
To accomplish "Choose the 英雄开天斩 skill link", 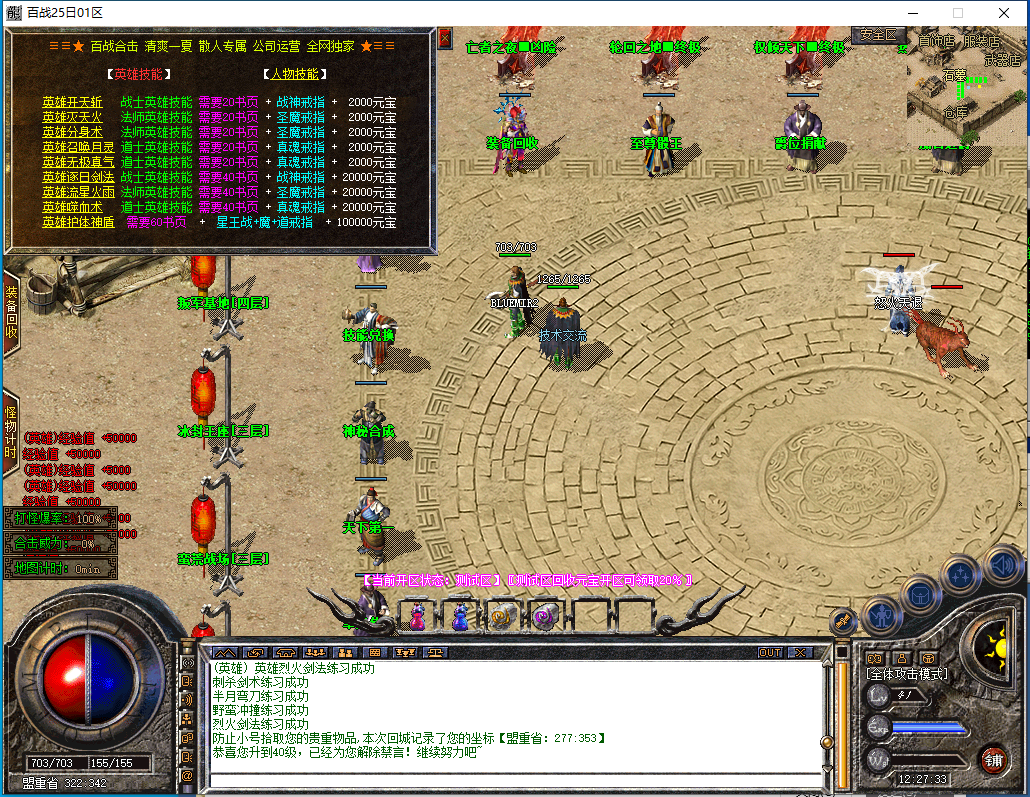I will click(72, 102).
